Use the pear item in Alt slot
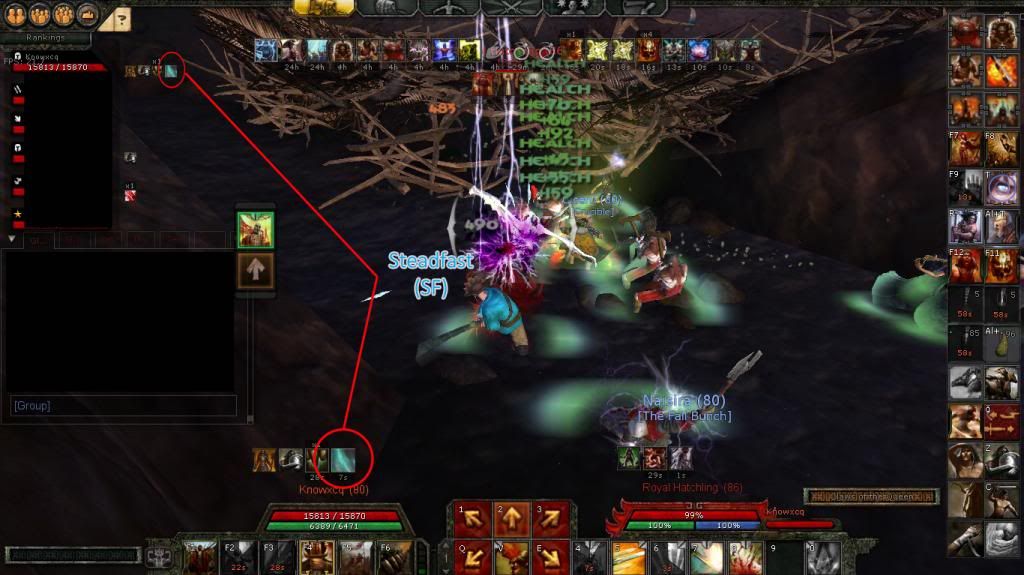1024x575 pixels. click(1002, 343)
